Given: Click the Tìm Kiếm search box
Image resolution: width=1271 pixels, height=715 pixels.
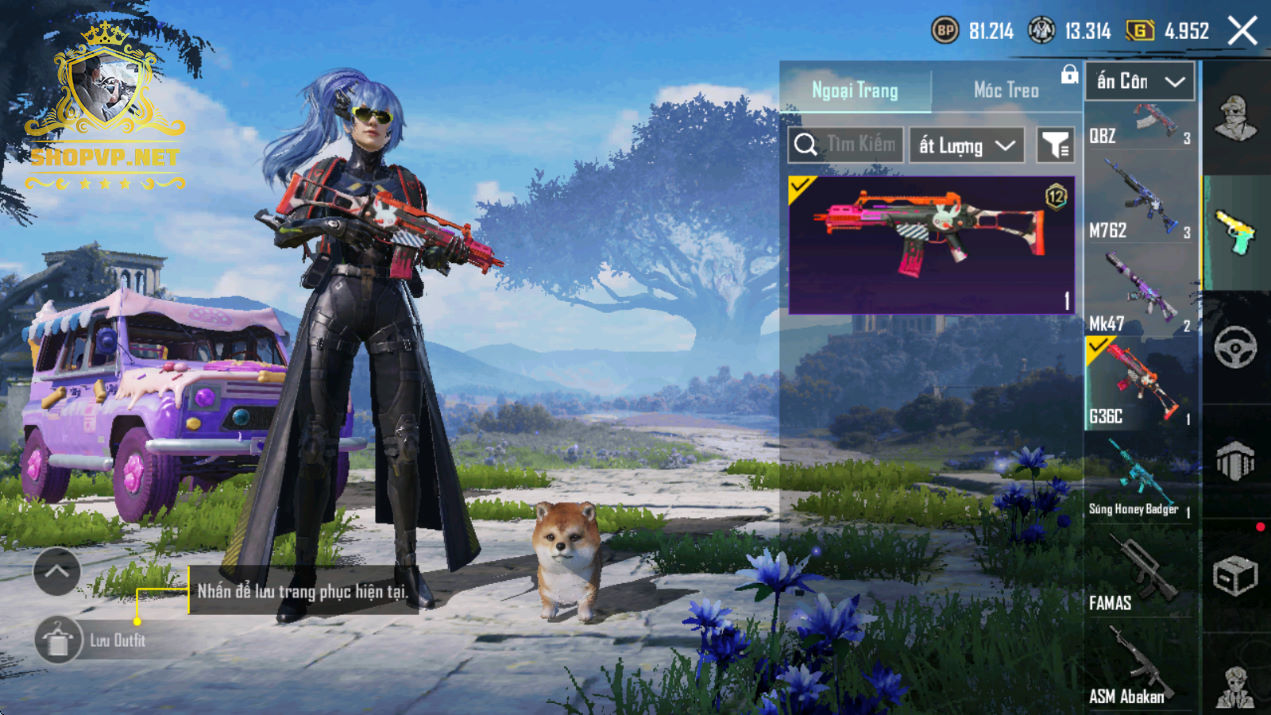Looking at the screenshot, I should 846,145.
